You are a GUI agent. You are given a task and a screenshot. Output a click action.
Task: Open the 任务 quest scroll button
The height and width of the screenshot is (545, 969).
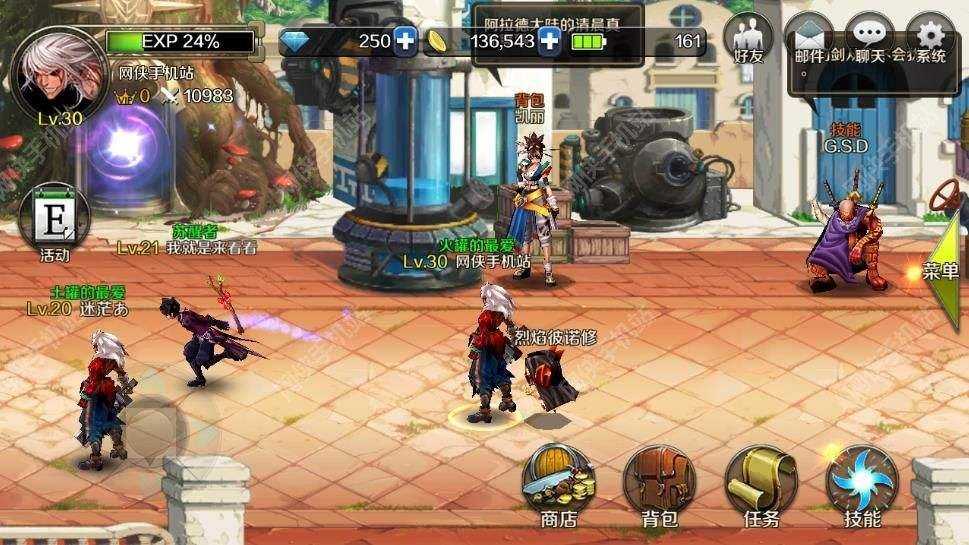tap(761, 483)
